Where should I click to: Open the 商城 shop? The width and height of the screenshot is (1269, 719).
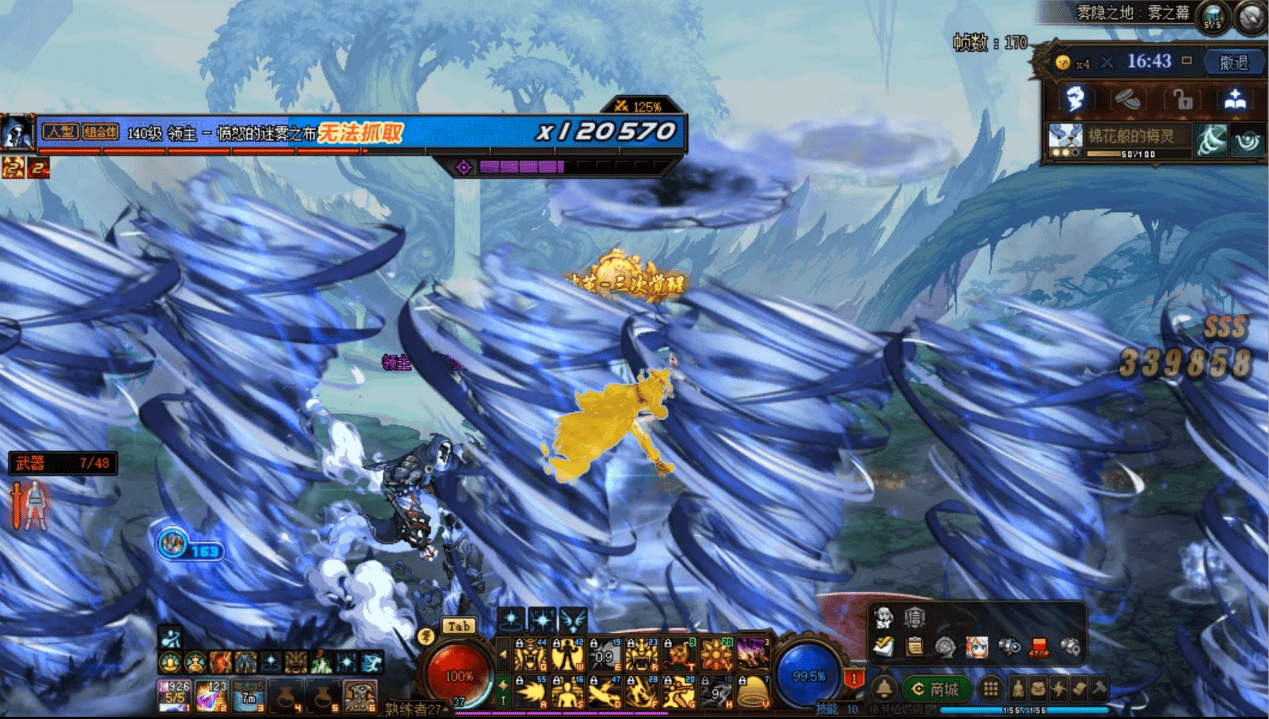[x=936, y=689]
